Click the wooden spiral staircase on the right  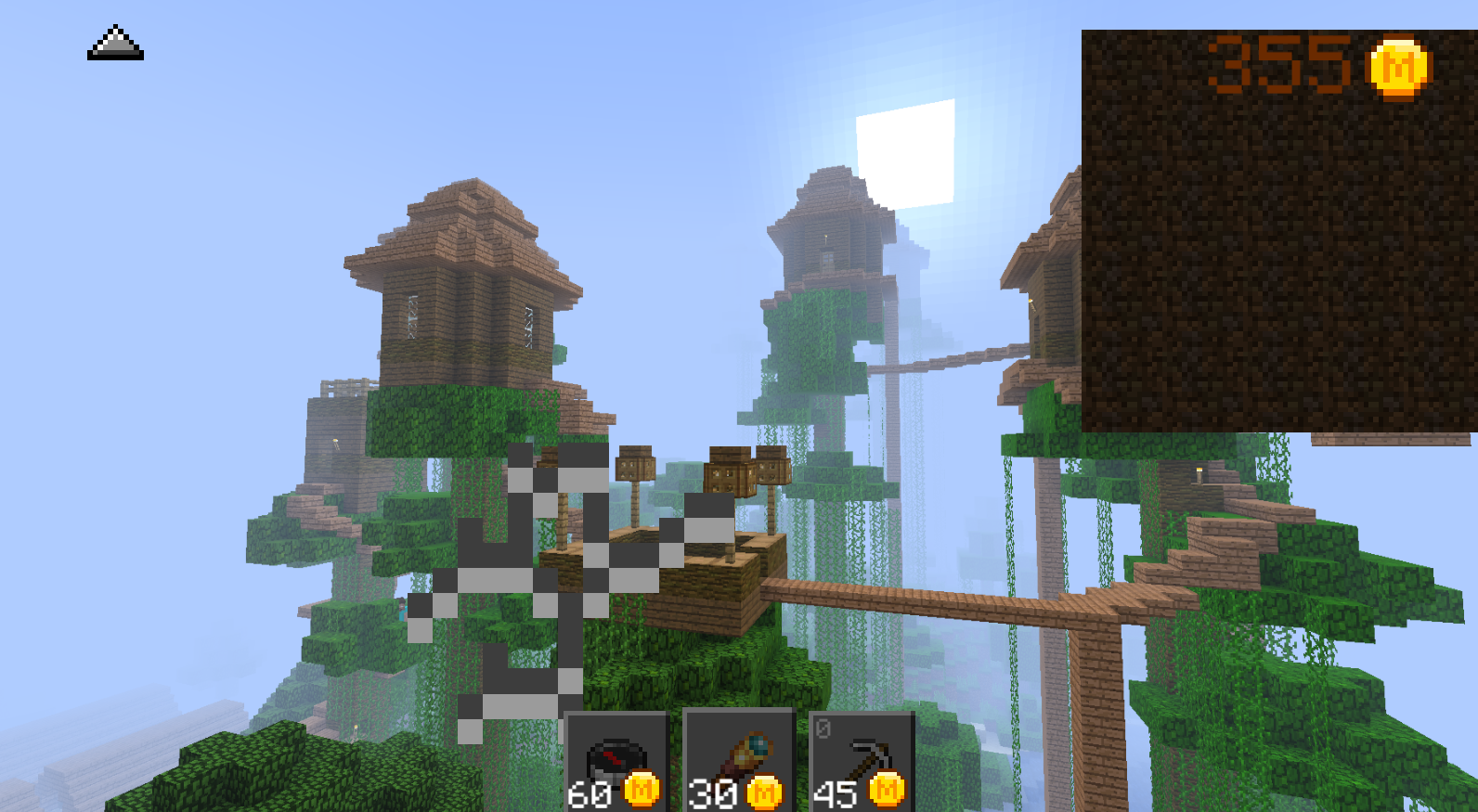pyautogui.click(x=1225, y=538)
